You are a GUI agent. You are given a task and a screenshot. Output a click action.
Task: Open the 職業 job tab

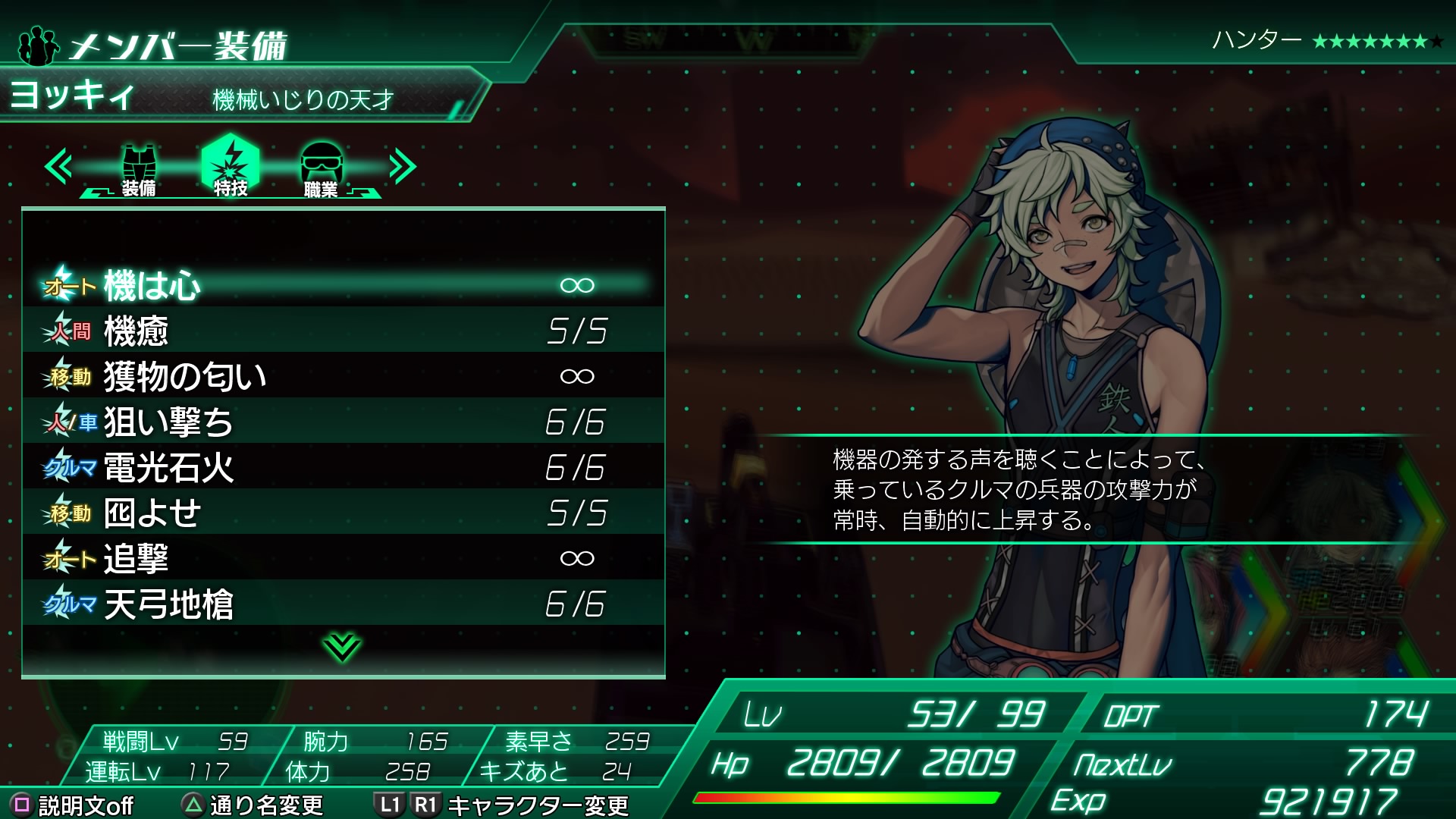322,168
